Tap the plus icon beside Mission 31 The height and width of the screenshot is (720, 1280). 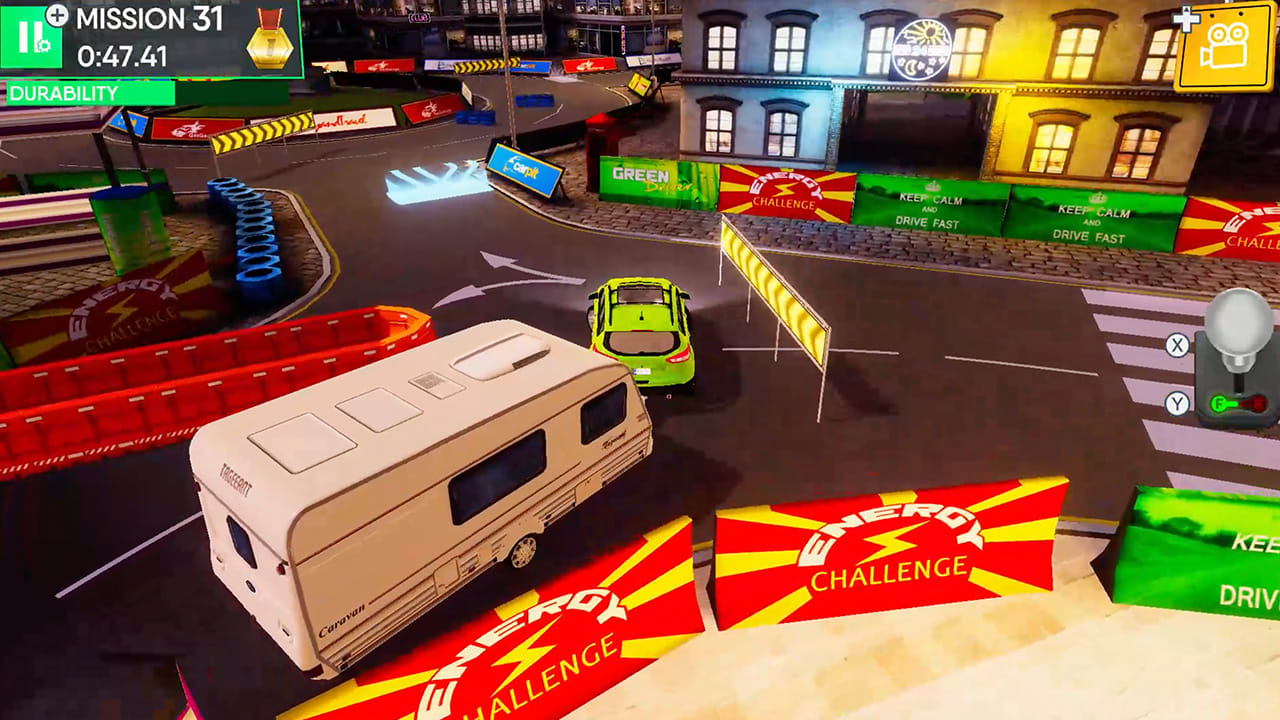[57, 16]
